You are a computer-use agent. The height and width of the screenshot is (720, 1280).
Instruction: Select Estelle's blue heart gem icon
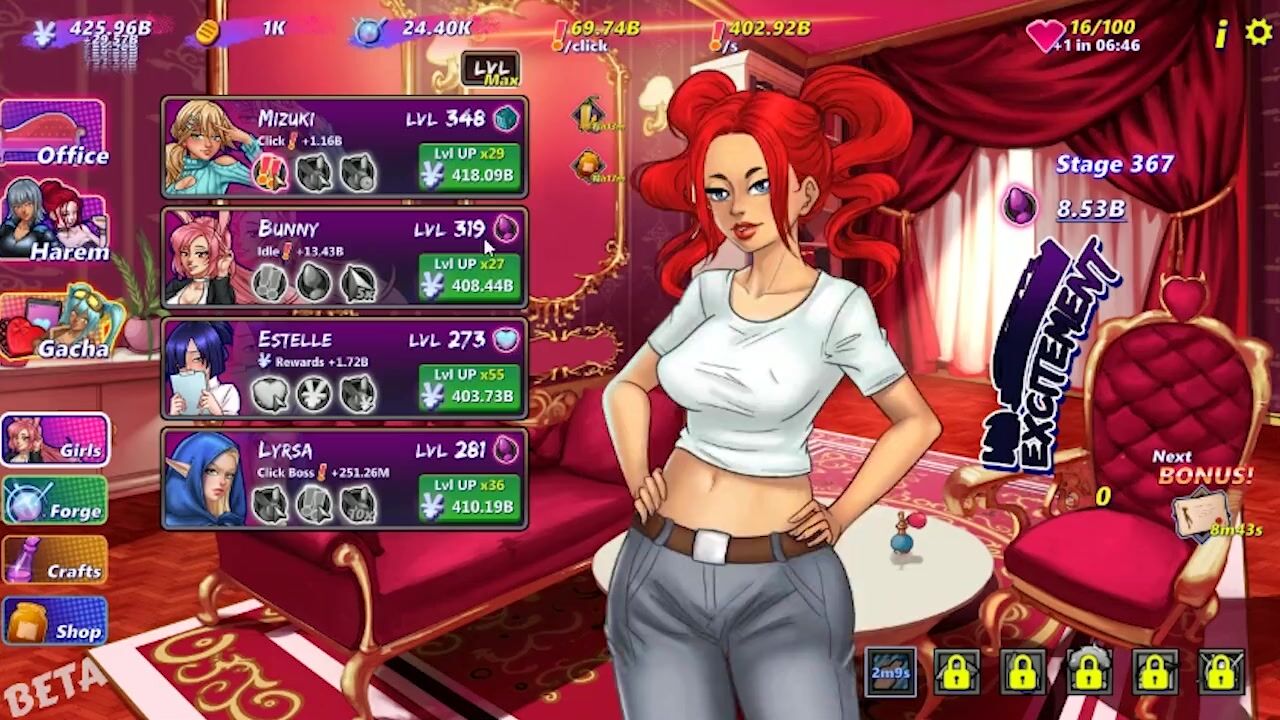[x=506, y=339]
